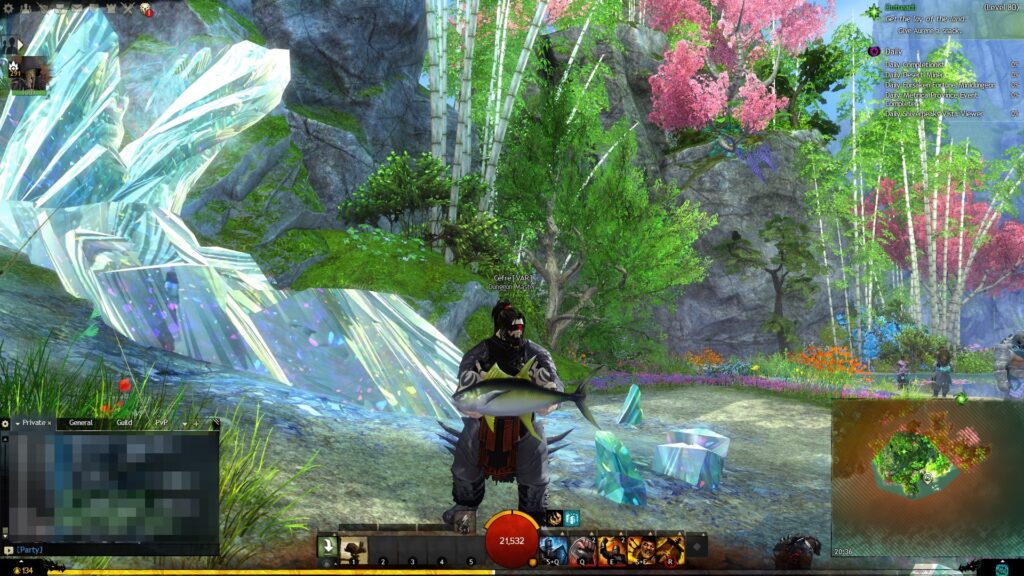Image resolution: width=1024 pixels, height=576 pixels.
Task: Use the first weapon skill slot
Action: (x=354, y=549)
